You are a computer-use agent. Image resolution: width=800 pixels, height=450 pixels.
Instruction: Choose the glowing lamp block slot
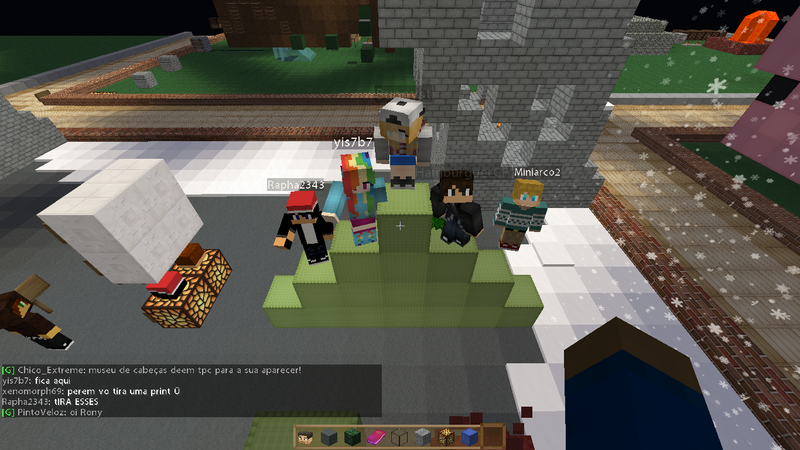tap(446, 437)
